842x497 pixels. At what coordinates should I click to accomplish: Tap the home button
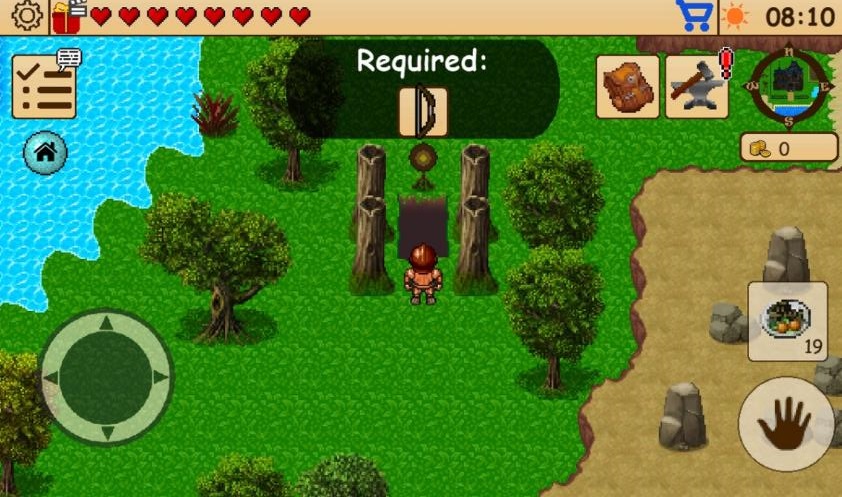point(46,152)
